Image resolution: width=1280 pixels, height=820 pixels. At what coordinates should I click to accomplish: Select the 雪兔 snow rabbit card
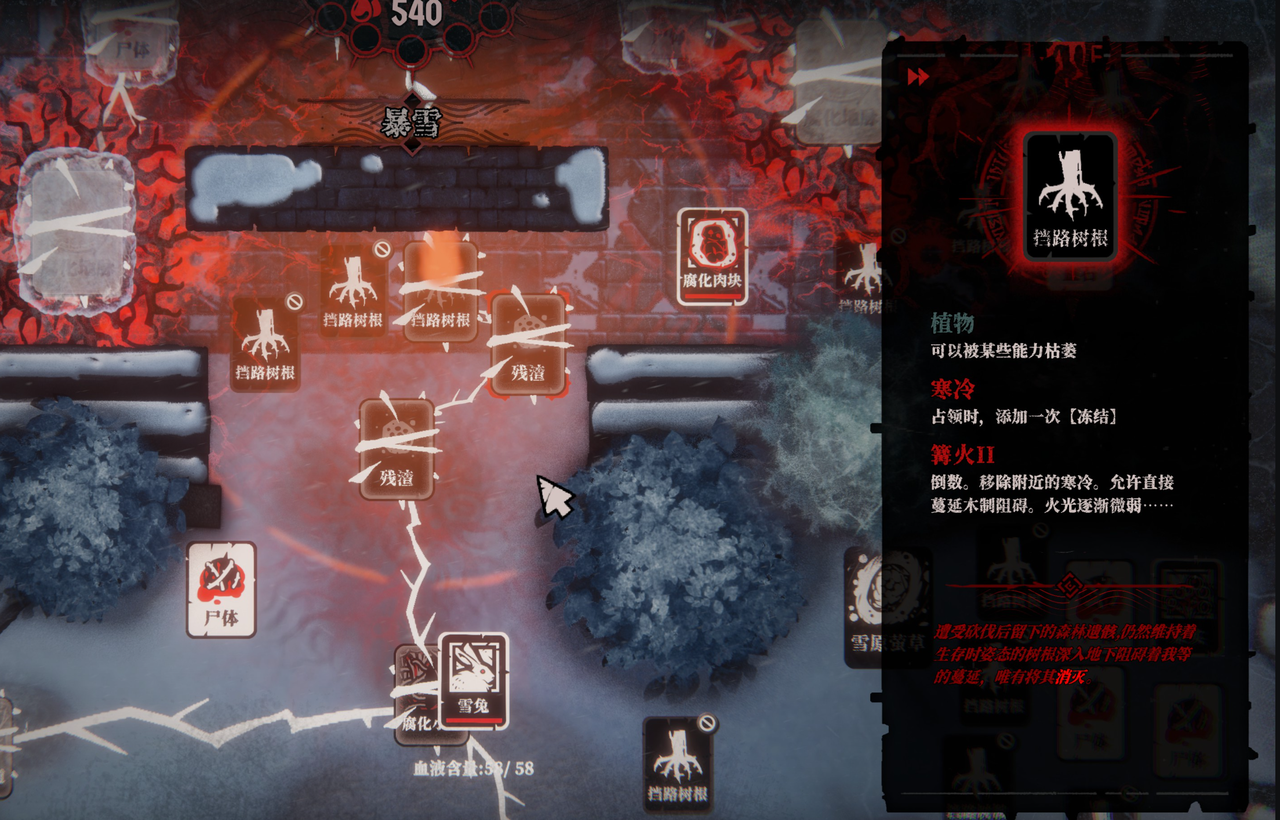473,680
